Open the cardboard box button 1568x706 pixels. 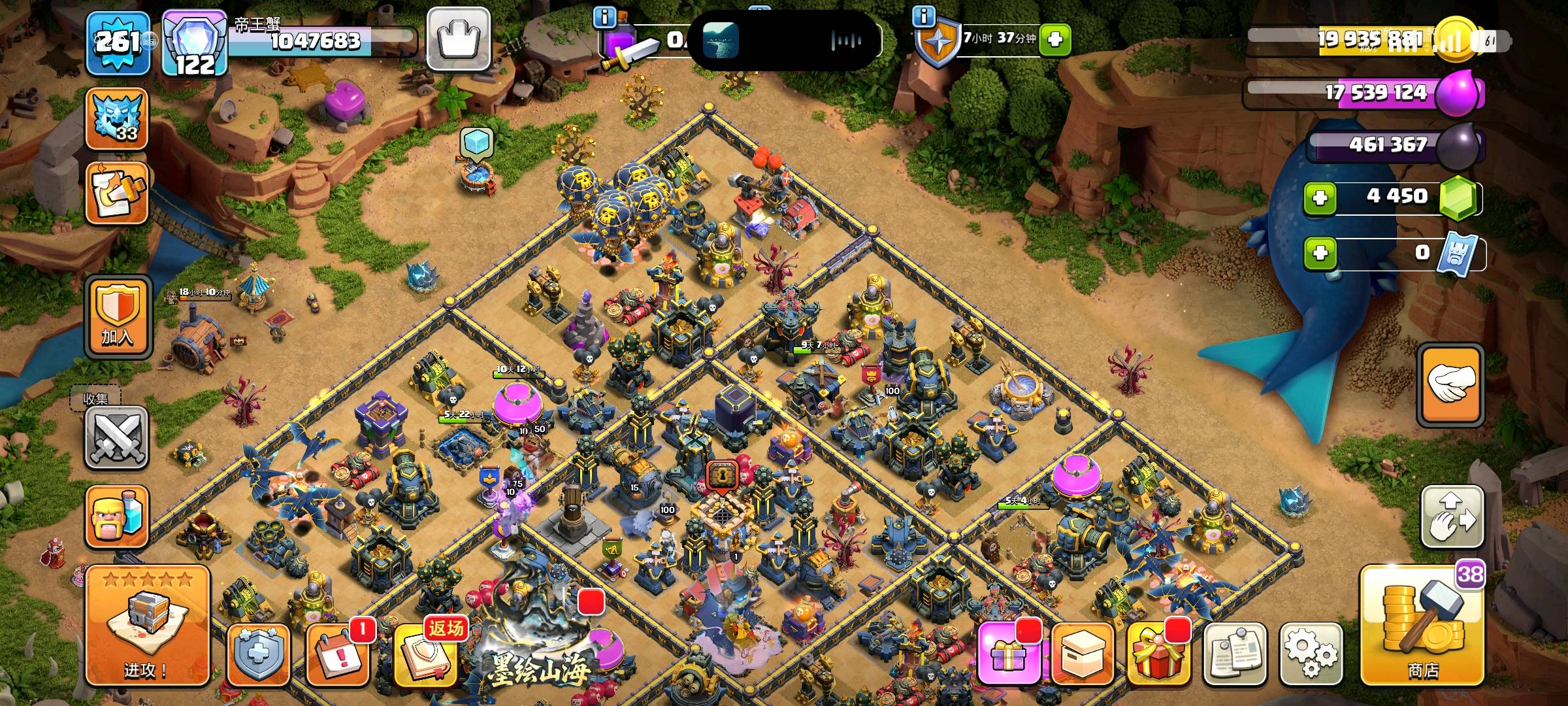pyautogui.click(x=1082, y=654)
